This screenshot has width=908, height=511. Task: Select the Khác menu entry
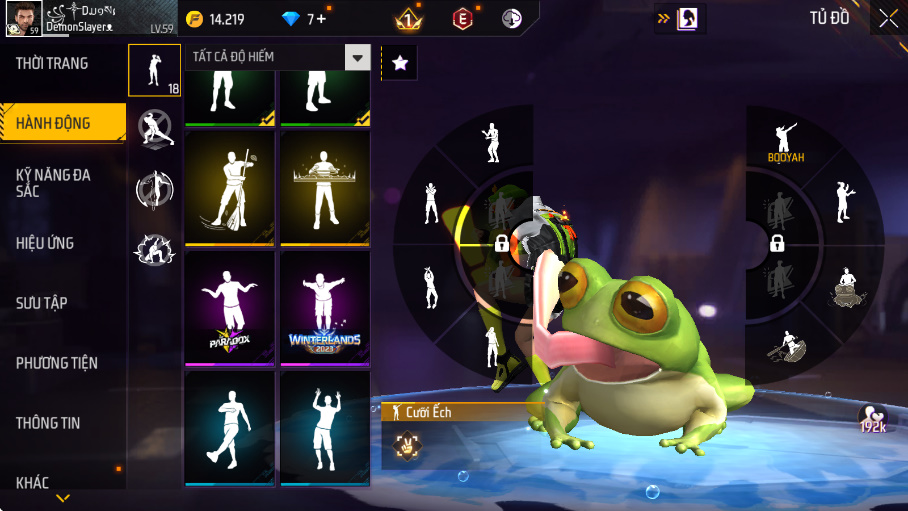click(33, 483)
